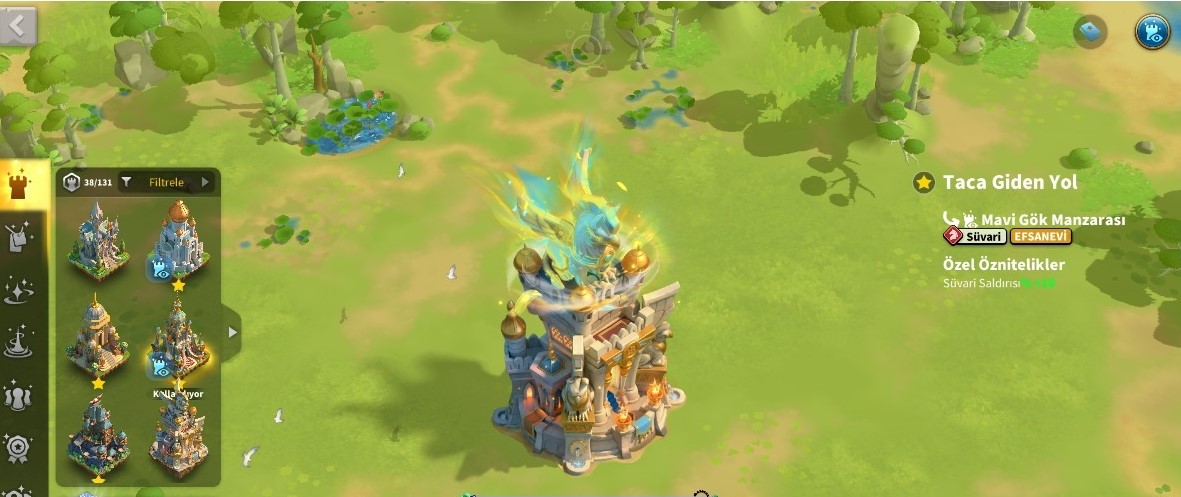Click the EFSANEVİ rarity tag
Image resolution: width=1181 pixels, height=497 pixels.
[1041, 237]
